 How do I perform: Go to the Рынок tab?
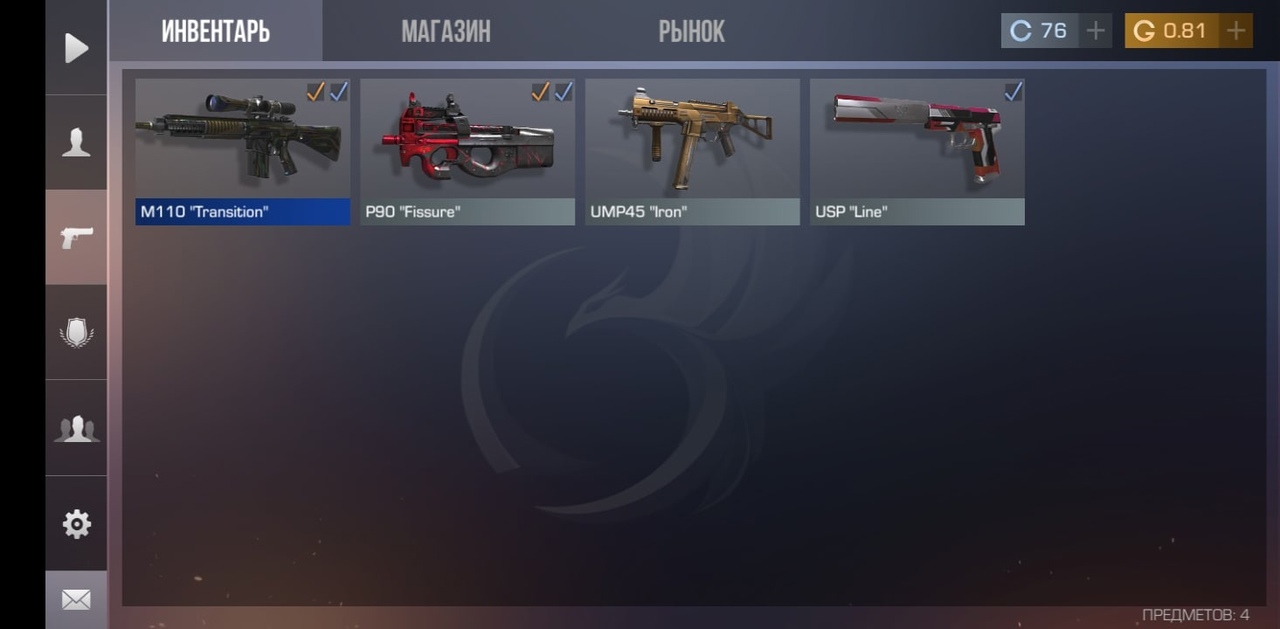[691, 32]
